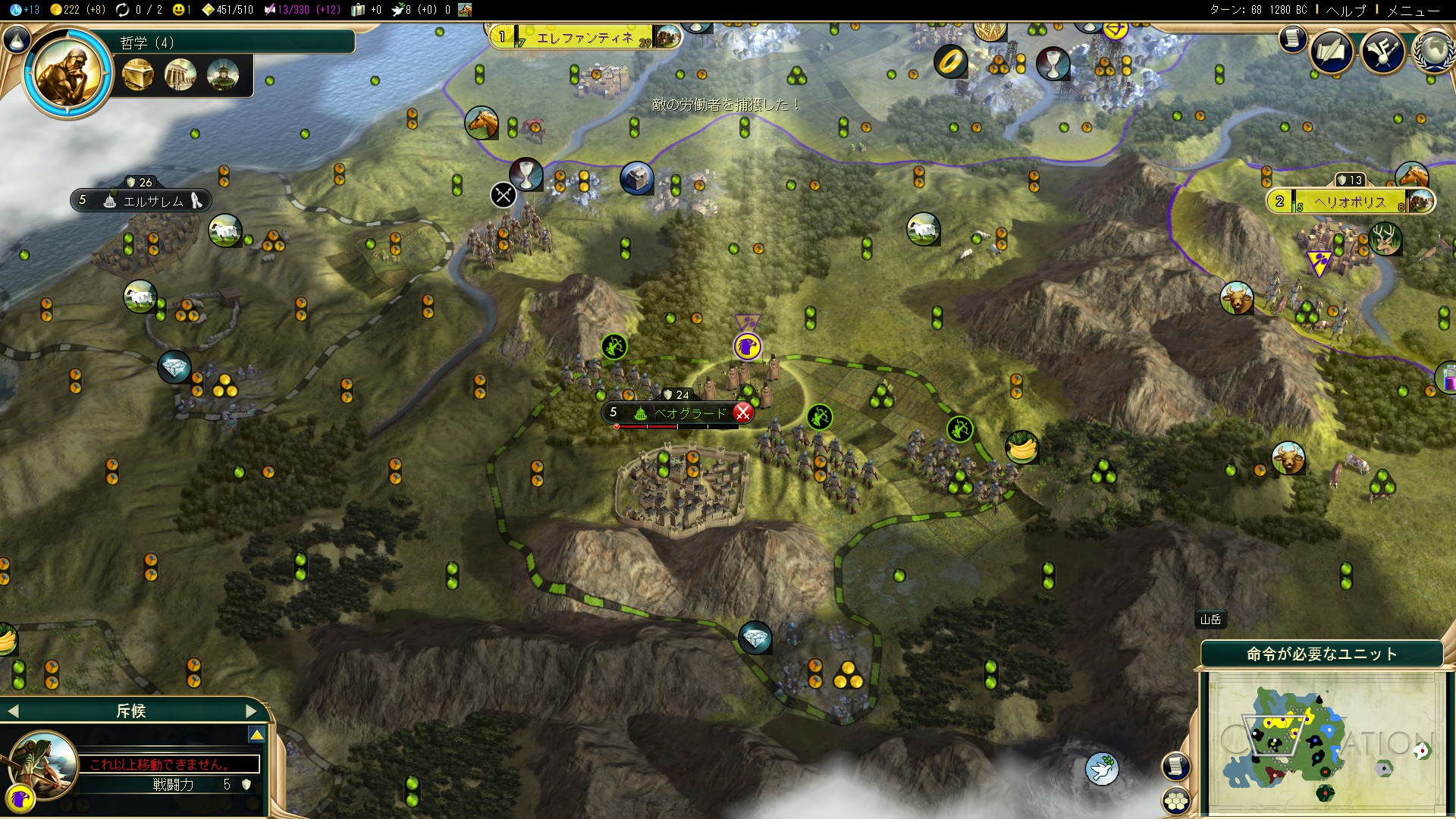Screen dimensions: 1456x819
Task: Cycle to the previous unit arrow
Action: (12, 711)
